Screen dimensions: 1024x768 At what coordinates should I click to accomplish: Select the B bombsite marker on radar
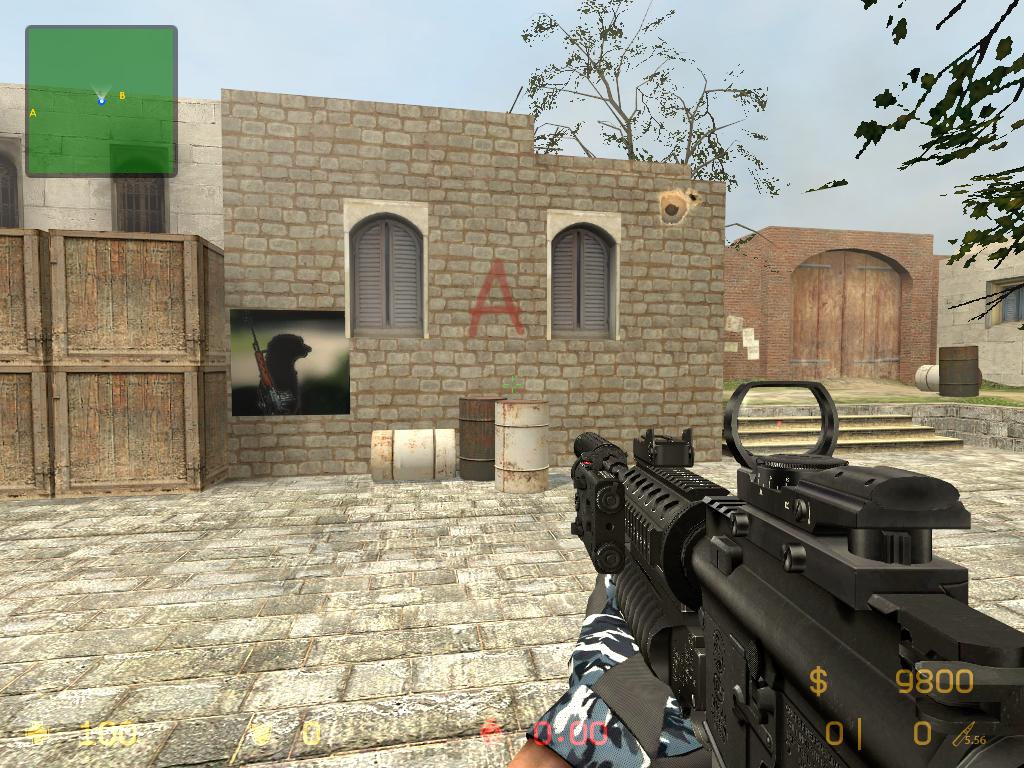[122, 96]
